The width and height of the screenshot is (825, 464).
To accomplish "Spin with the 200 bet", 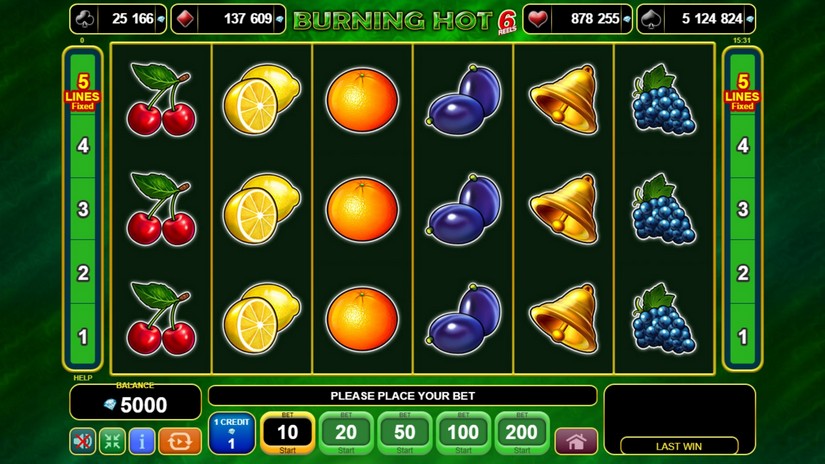I will [x=521, y=433].
